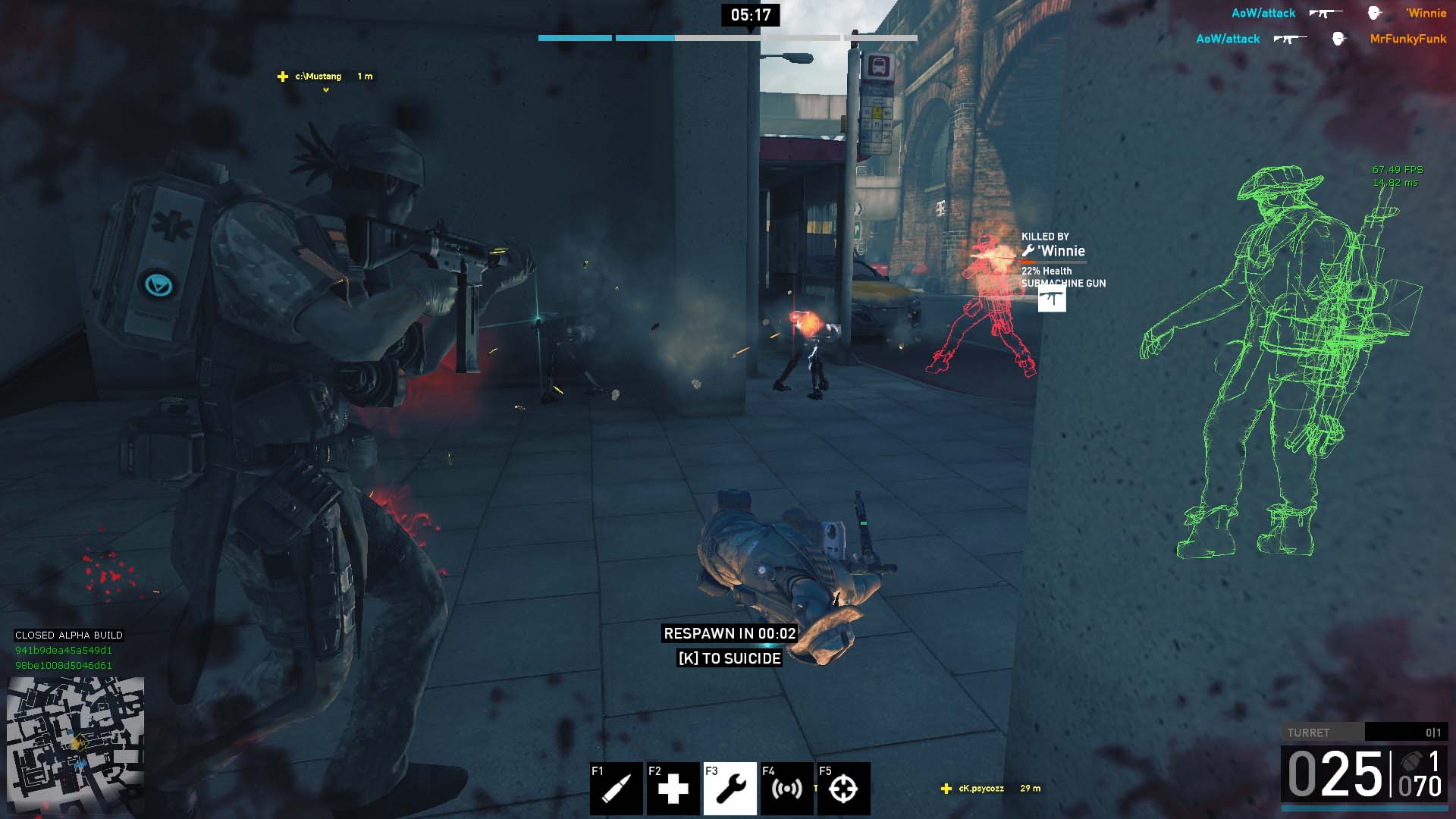Viewport: 1456px width, 819px height.
Task: Select the highlighted wrench engineer slot
Action: 730,788
